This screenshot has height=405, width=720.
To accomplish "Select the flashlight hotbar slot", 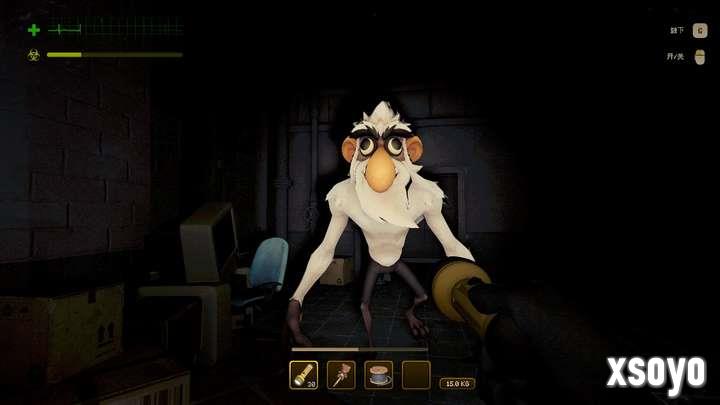I will coord(303,375).
